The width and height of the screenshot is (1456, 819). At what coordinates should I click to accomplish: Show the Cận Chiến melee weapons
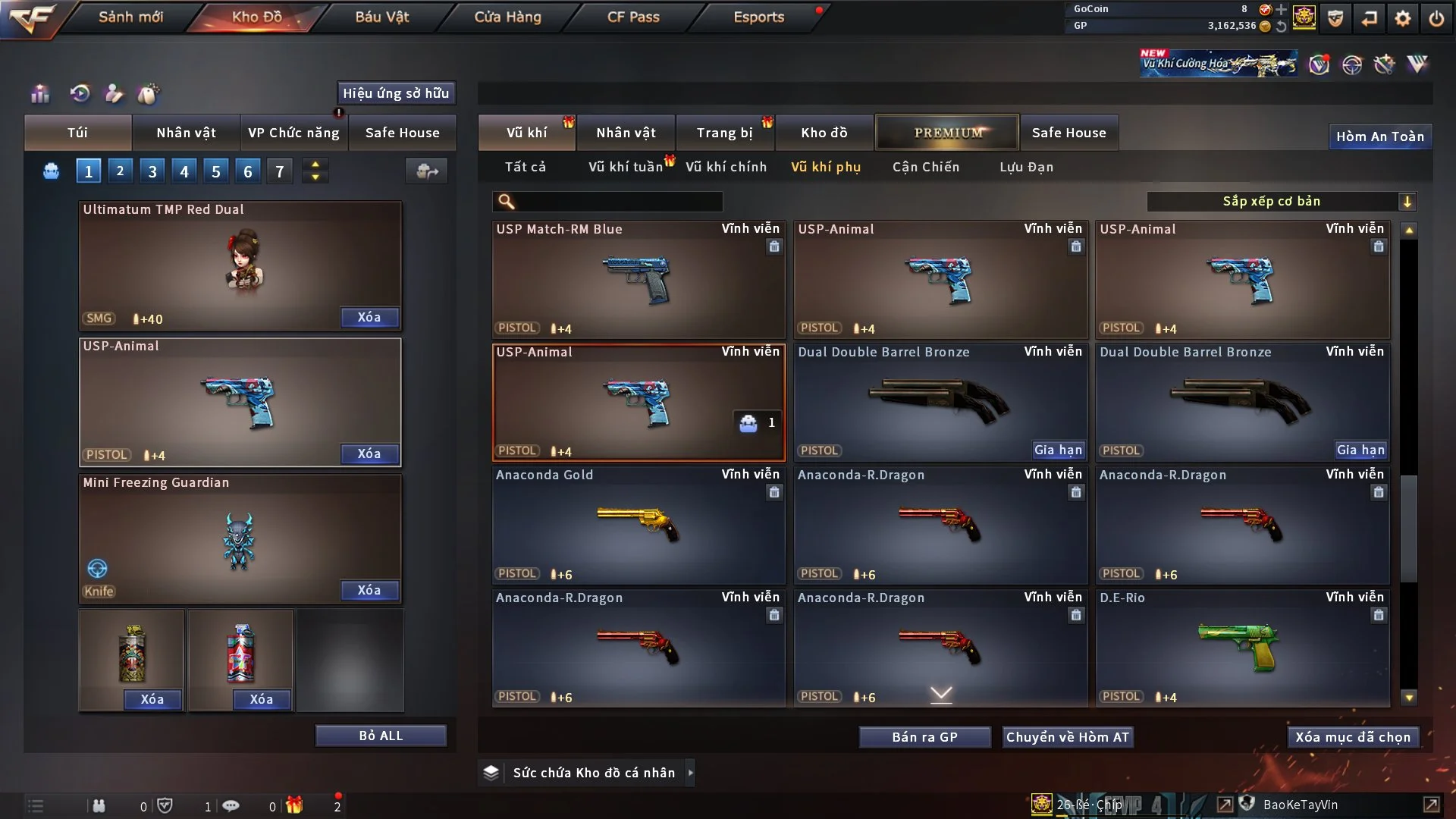point(925,167)
